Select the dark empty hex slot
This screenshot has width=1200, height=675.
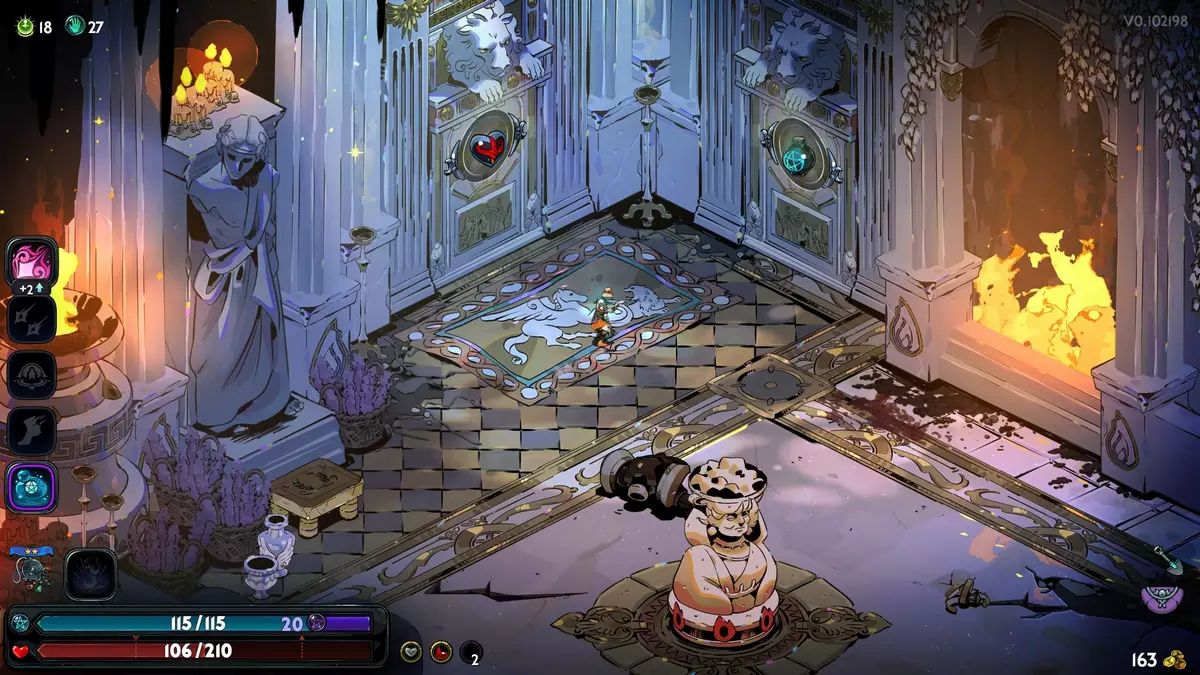91,575
